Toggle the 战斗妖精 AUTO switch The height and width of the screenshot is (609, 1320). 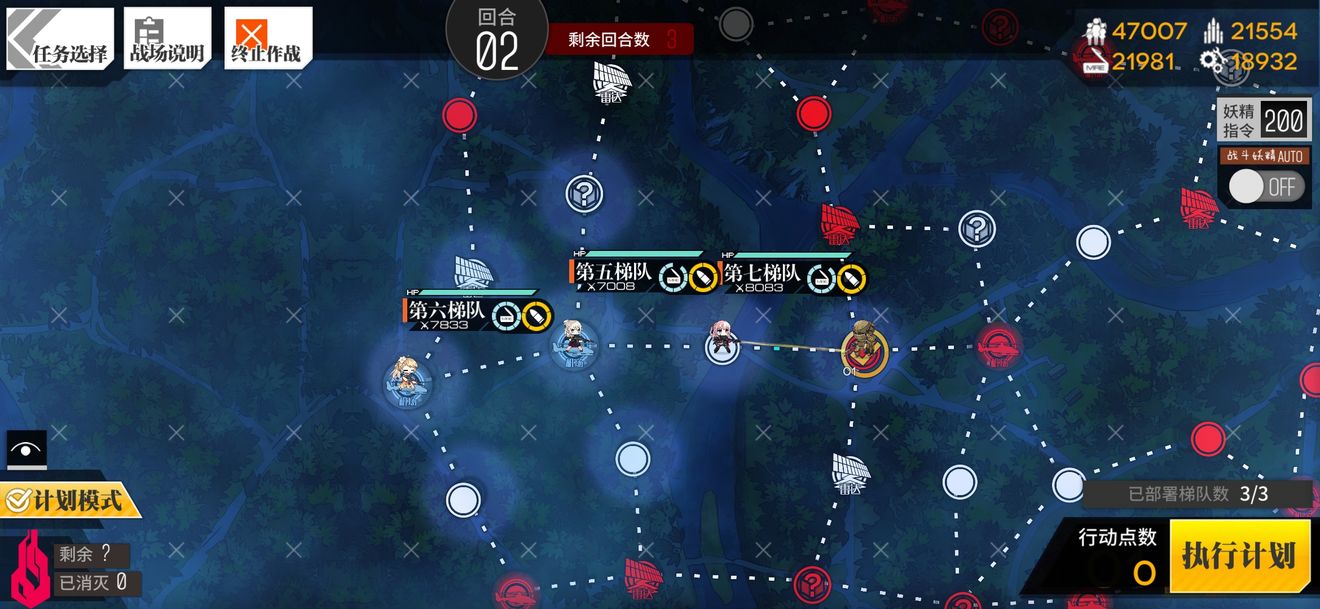(1265, 187)
